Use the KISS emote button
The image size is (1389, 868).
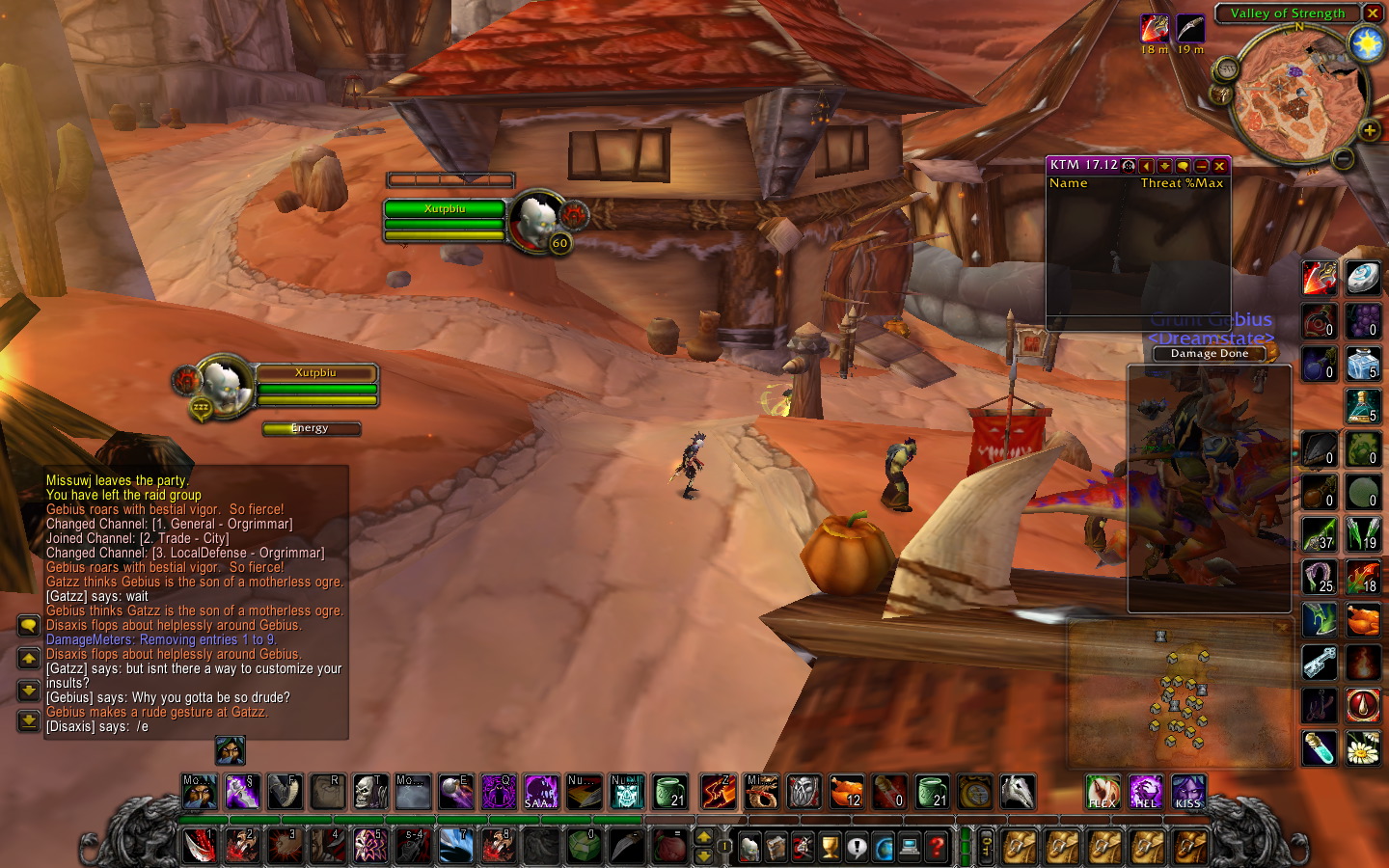pyautogui.click(x=1187, y=792)
